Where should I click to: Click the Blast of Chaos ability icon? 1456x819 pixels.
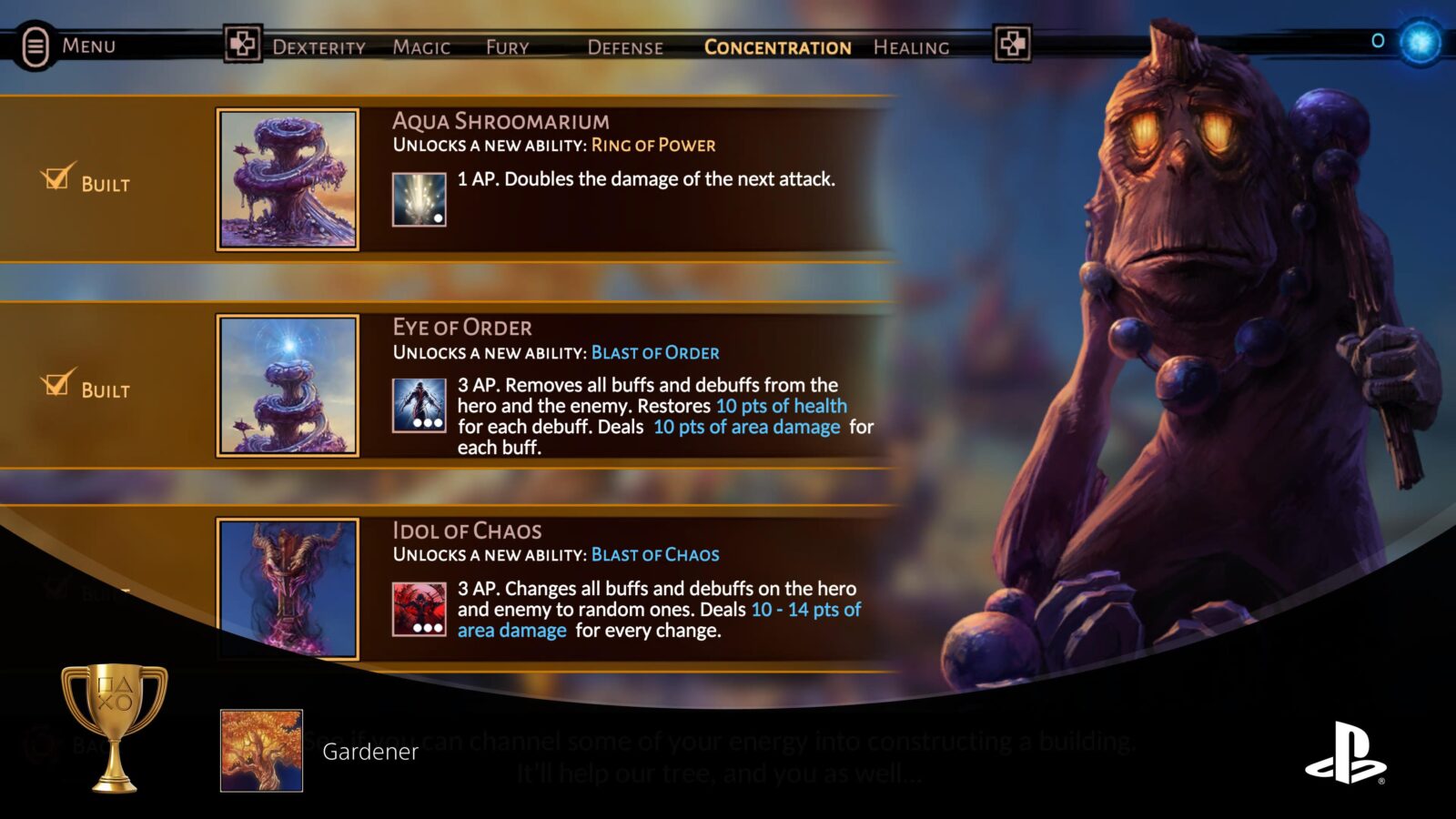(x=419, y=609)
